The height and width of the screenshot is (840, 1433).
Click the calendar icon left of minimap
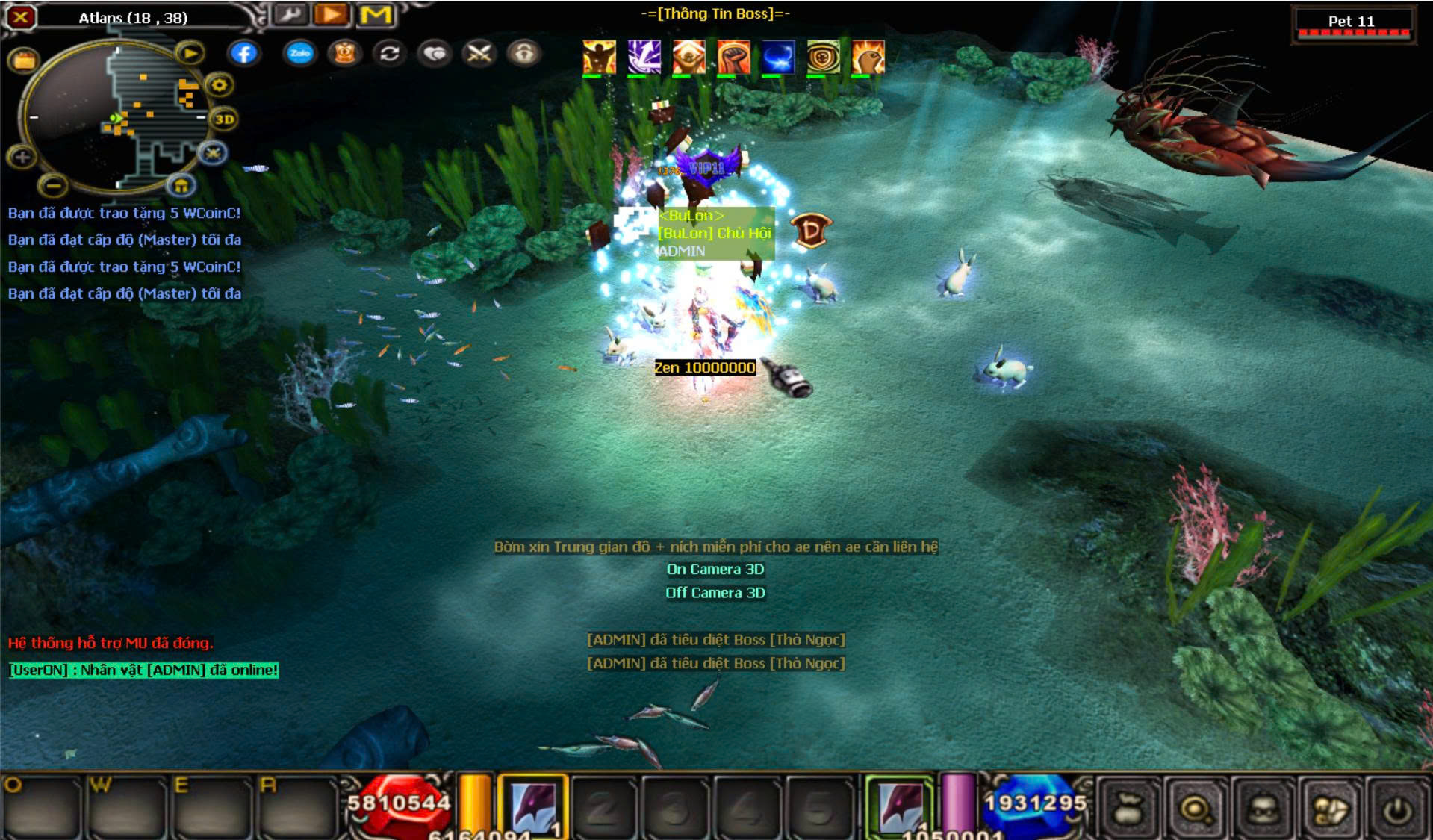click(23, 60)
